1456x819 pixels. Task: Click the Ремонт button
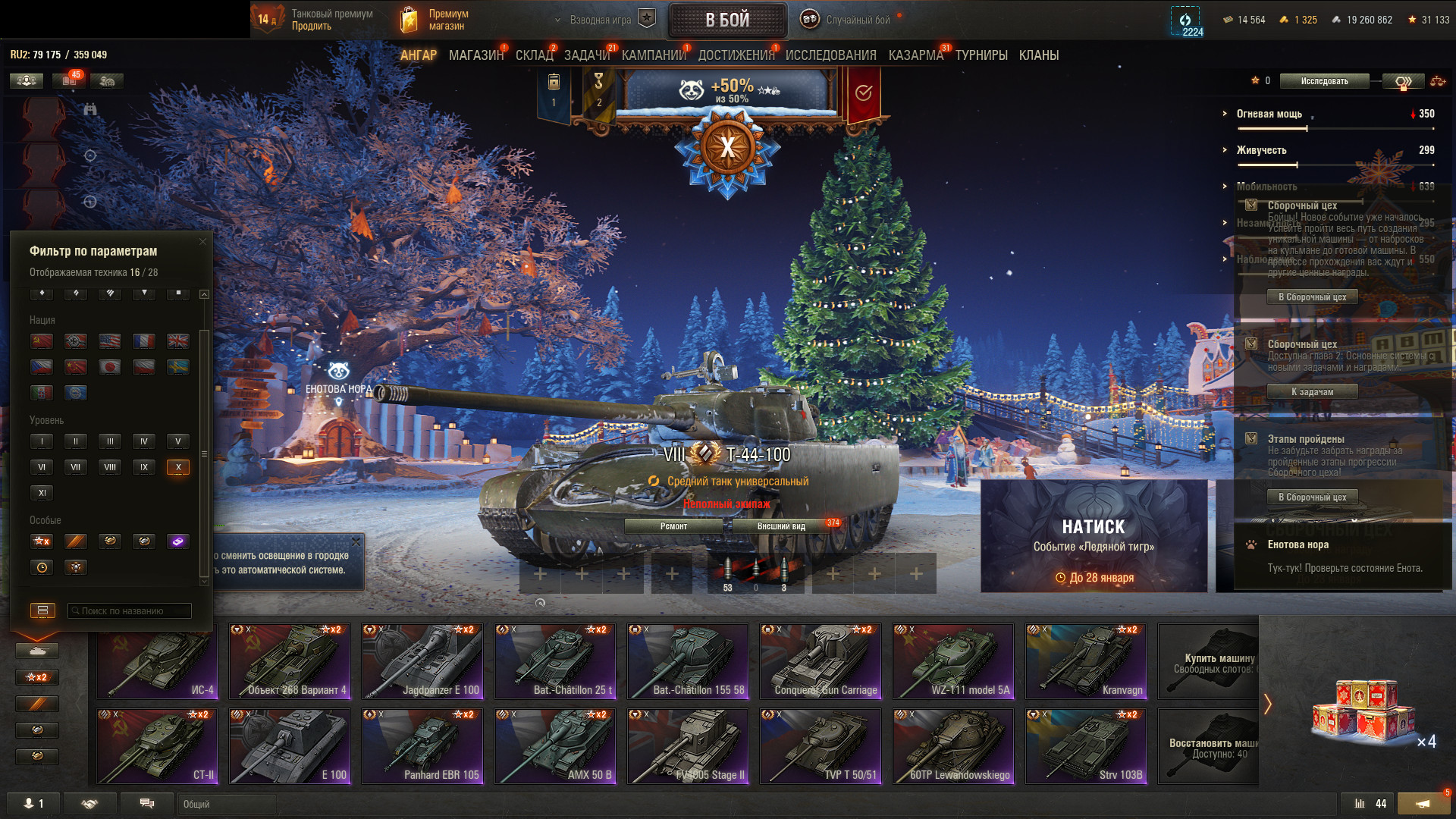click(673, 526)
